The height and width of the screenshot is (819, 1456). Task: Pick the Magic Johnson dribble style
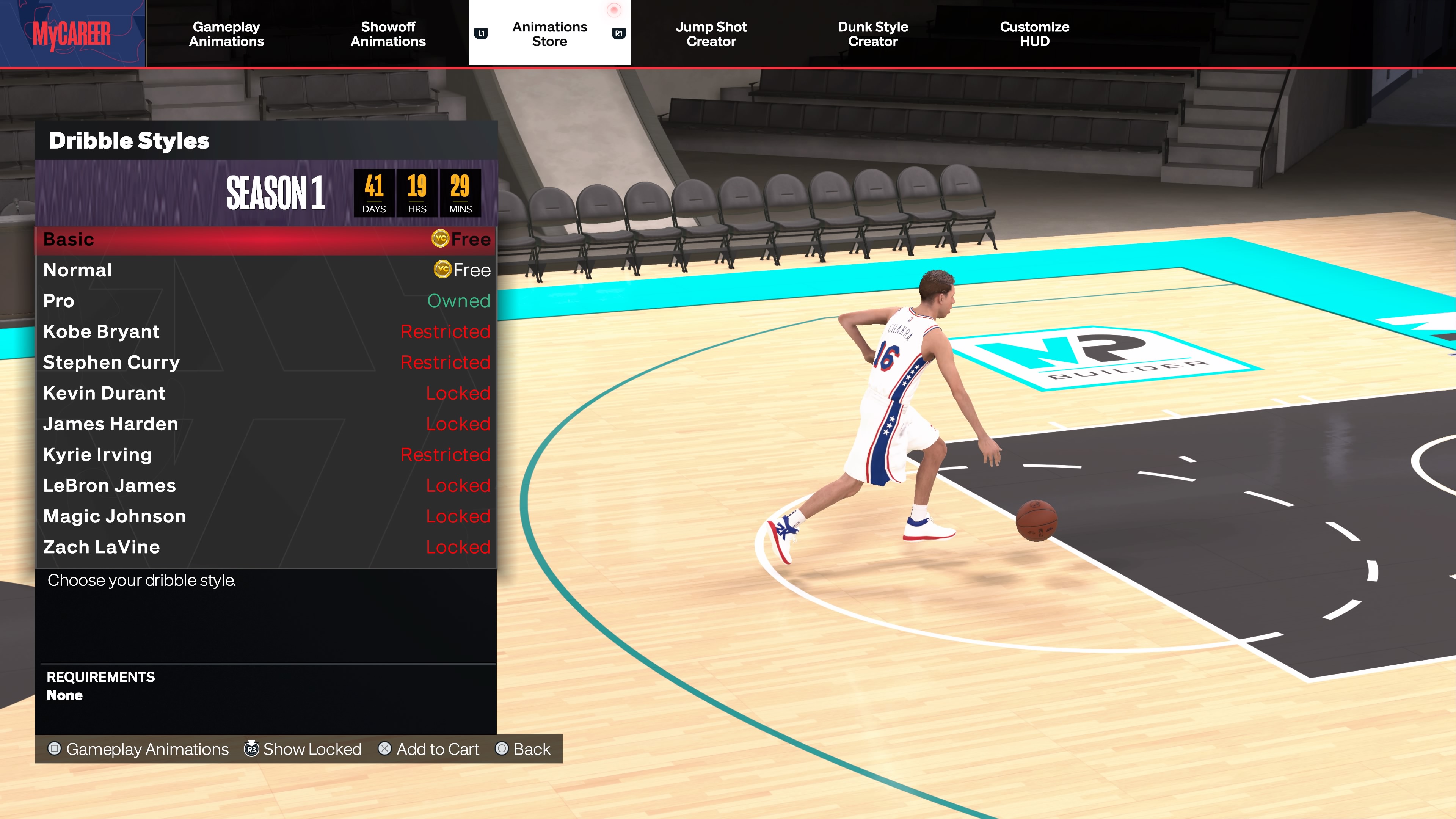[x=266, y=516]
